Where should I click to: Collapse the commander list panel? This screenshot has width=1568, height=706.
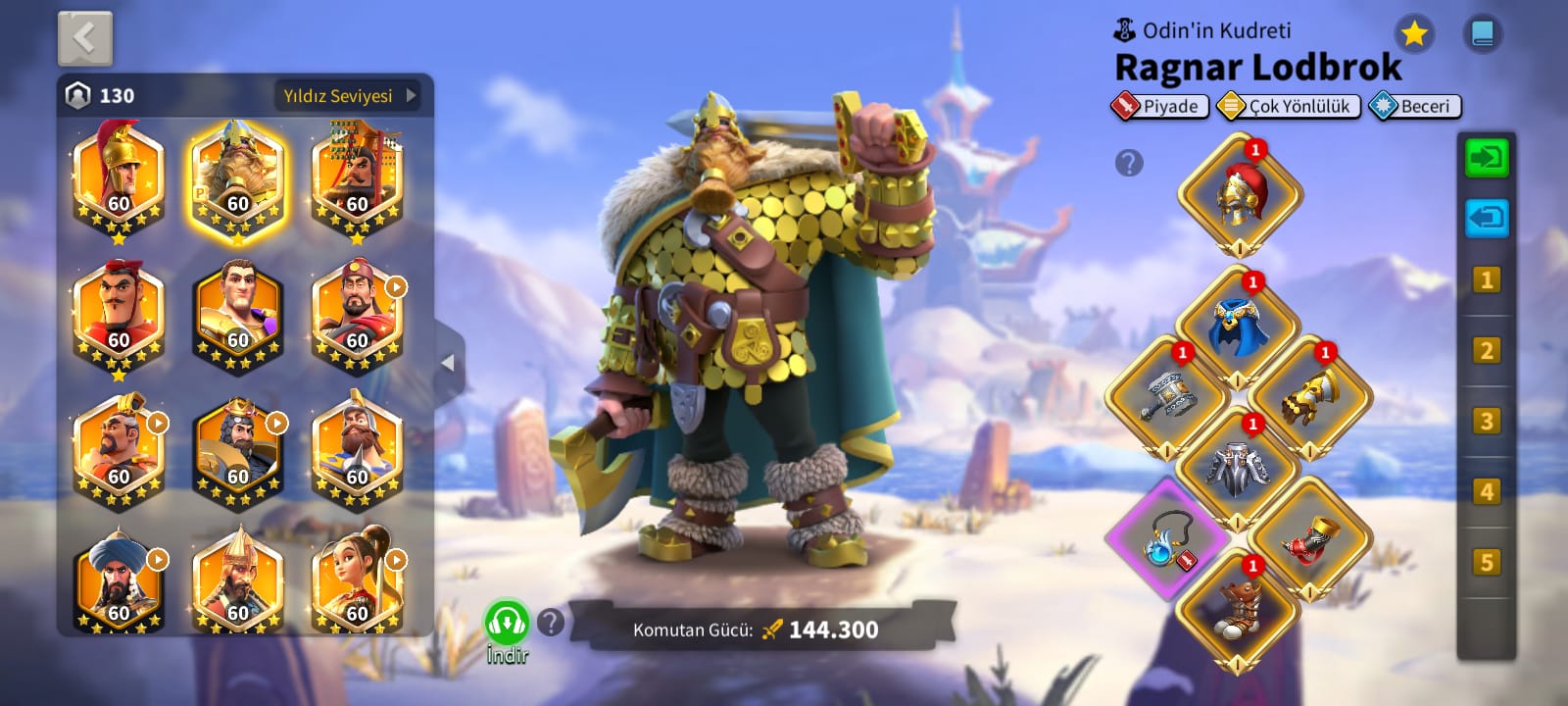coord(448,363)
